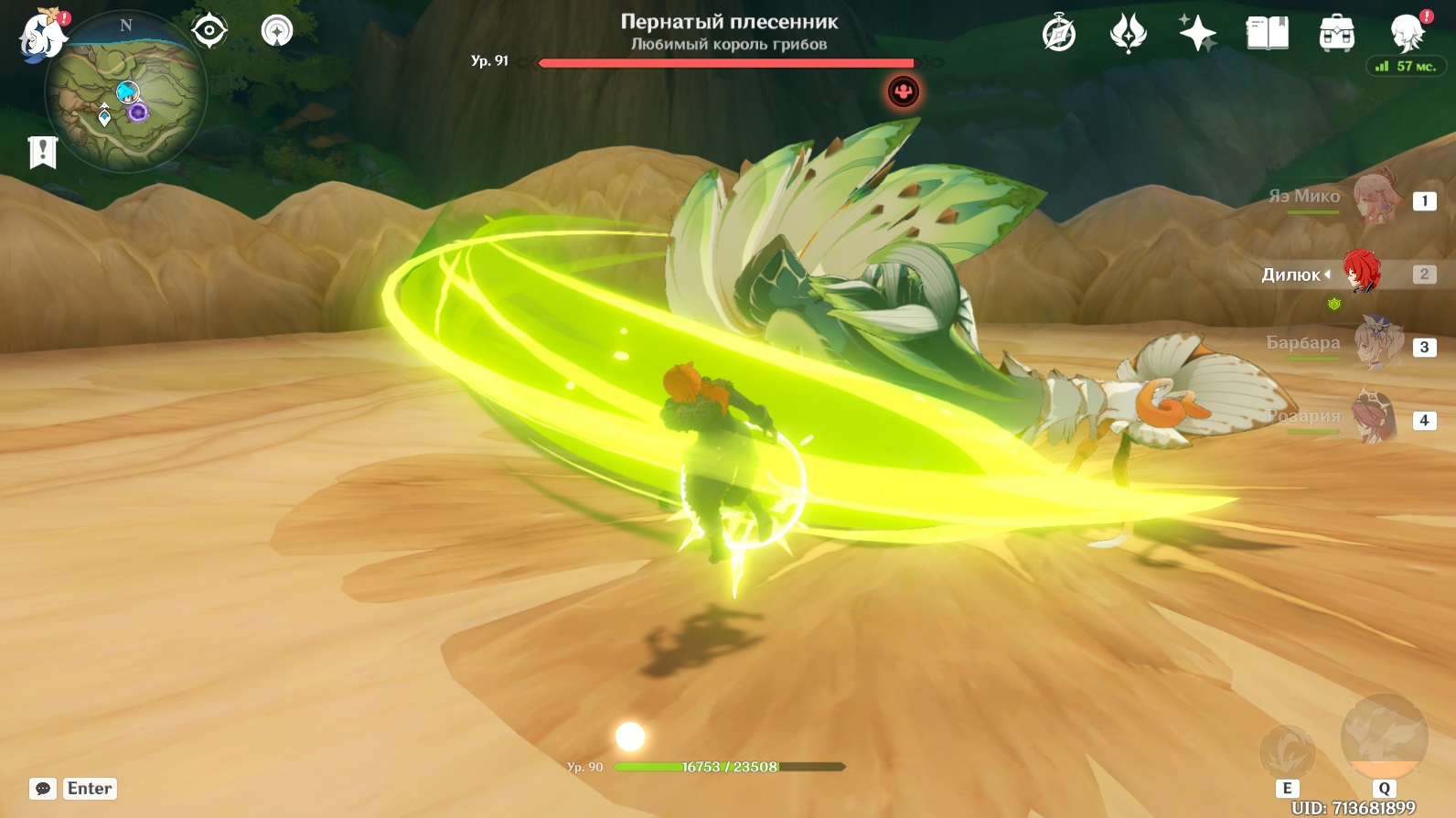Screen dimensions: 1456x818
Task: Select Дилюк in the party list
Action: (1362, 273)
